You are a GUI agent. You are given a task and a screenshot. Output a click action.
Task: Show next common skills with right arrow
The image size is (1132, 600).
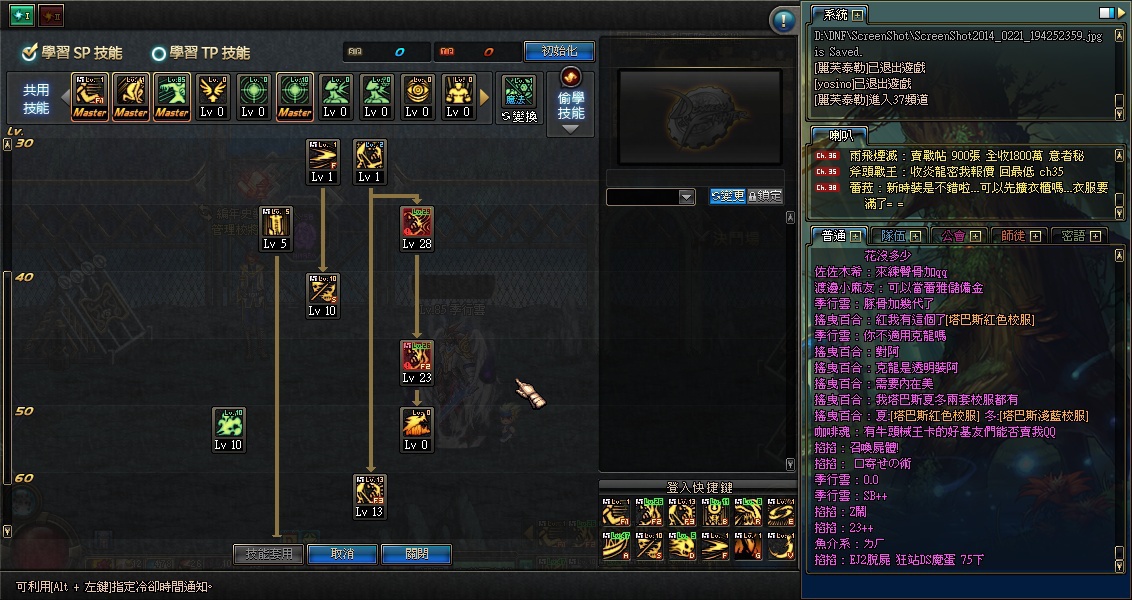[x=485, y=97]
